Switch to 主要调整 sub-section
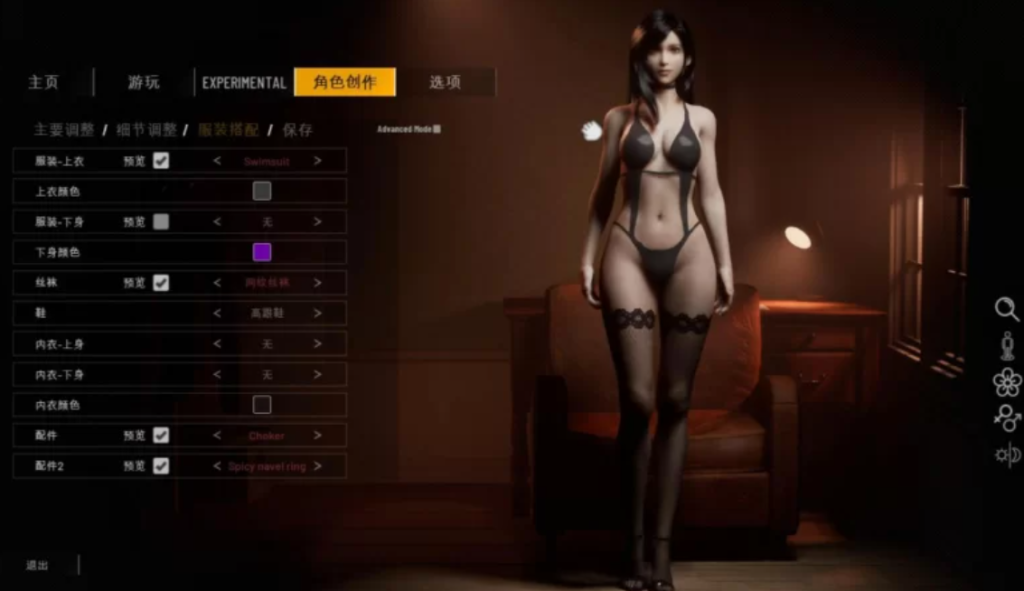This screenshot has width=1024, height=591. pos(64,130)
